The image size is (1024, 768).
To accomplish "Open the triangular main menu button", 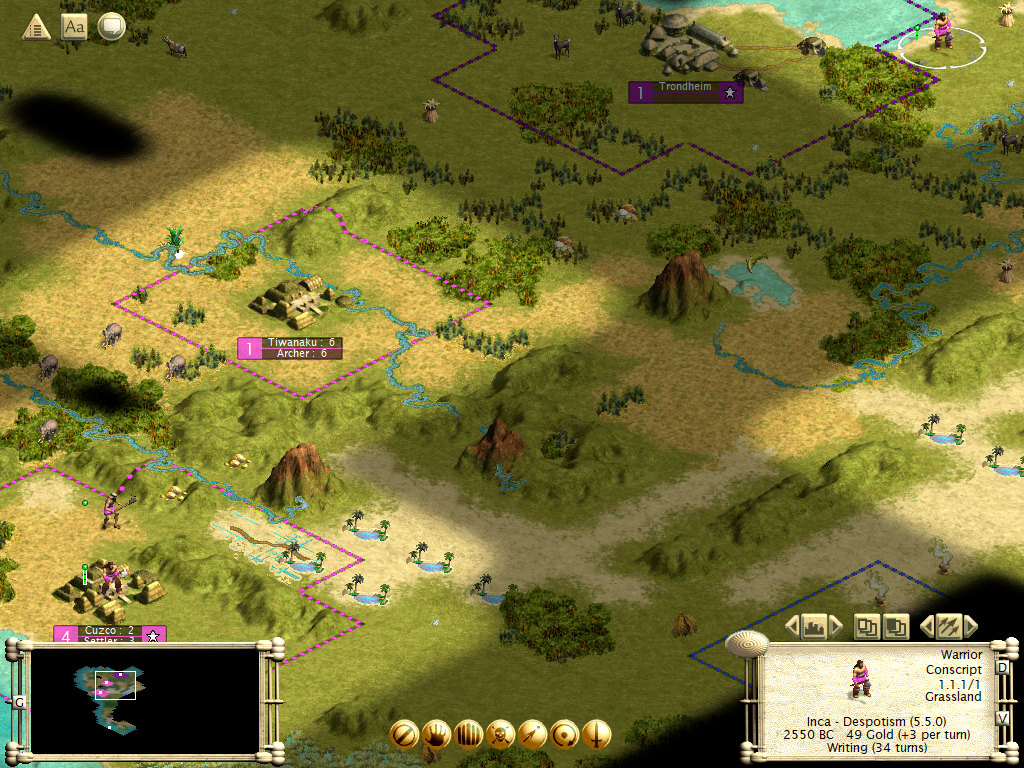I will coord(37,26).
